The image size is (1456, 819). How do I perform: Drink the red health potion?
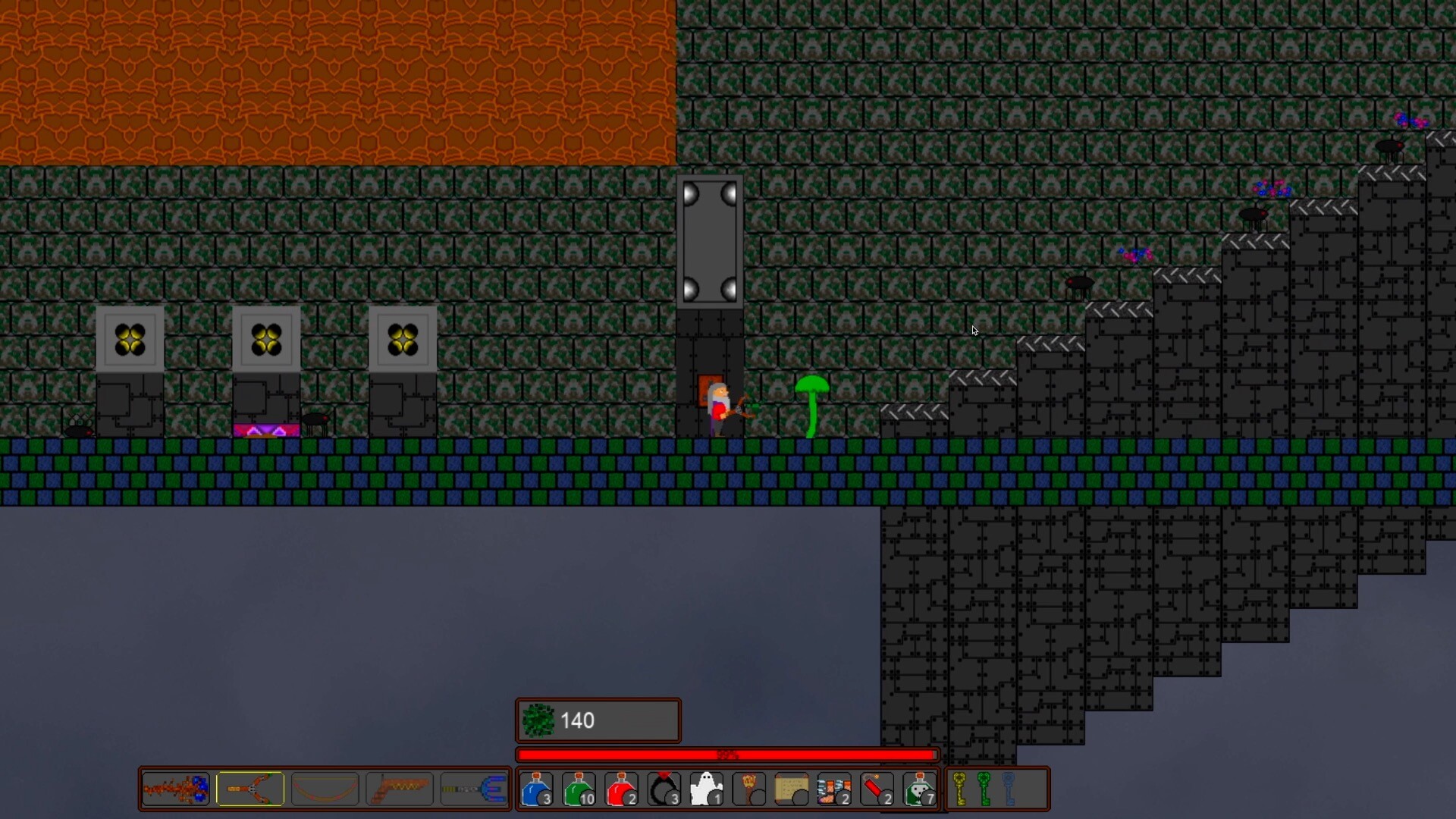pos(621,789)
